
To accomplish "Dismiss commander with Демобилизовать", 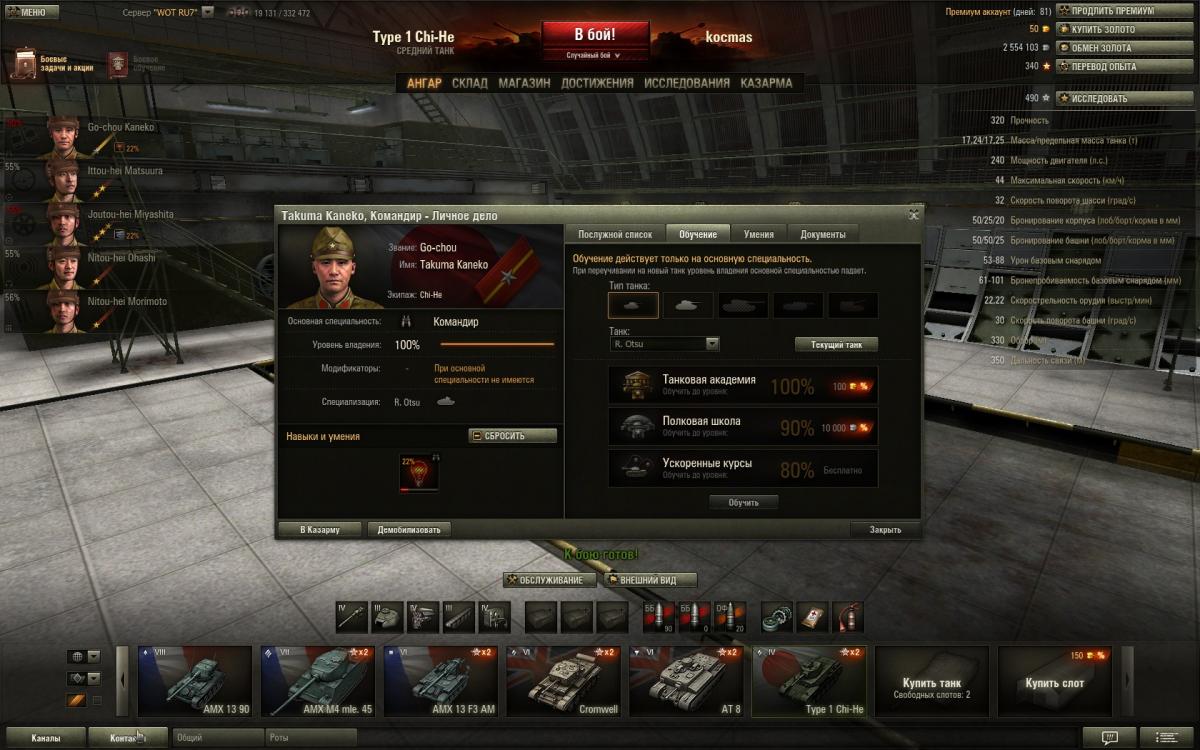I will pos(409,529).
